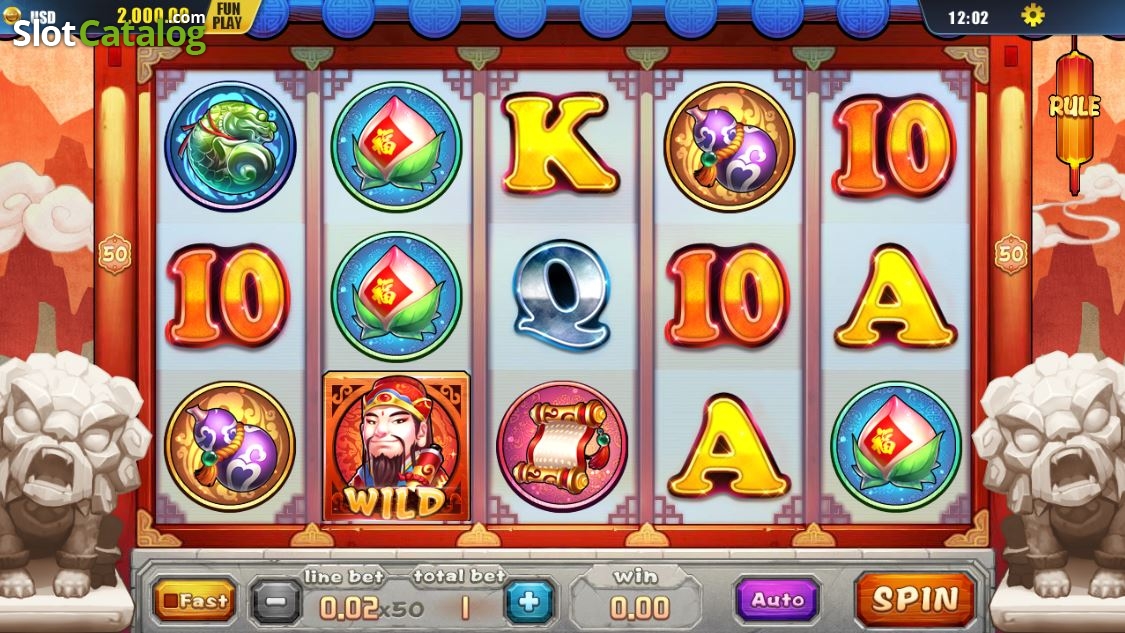Screen dimensions: 1125x633
Task: Open settings via the gear icon
Action: pyautogui.click(x=1032, y=16)
